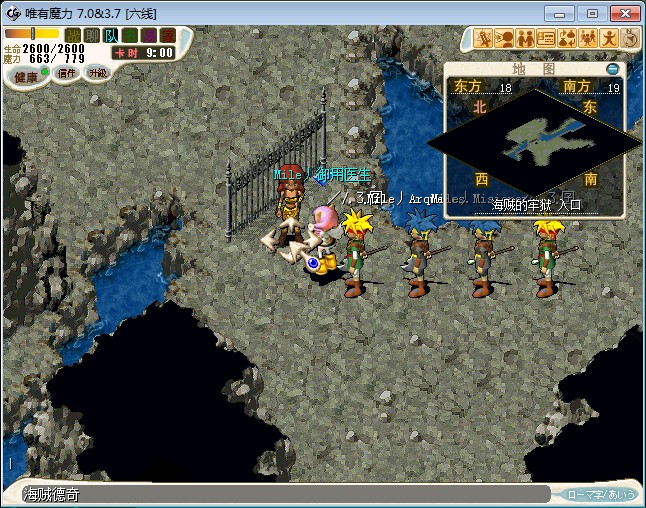Close the game window
The image size is (646, 508).
click(x=623, y=13)
